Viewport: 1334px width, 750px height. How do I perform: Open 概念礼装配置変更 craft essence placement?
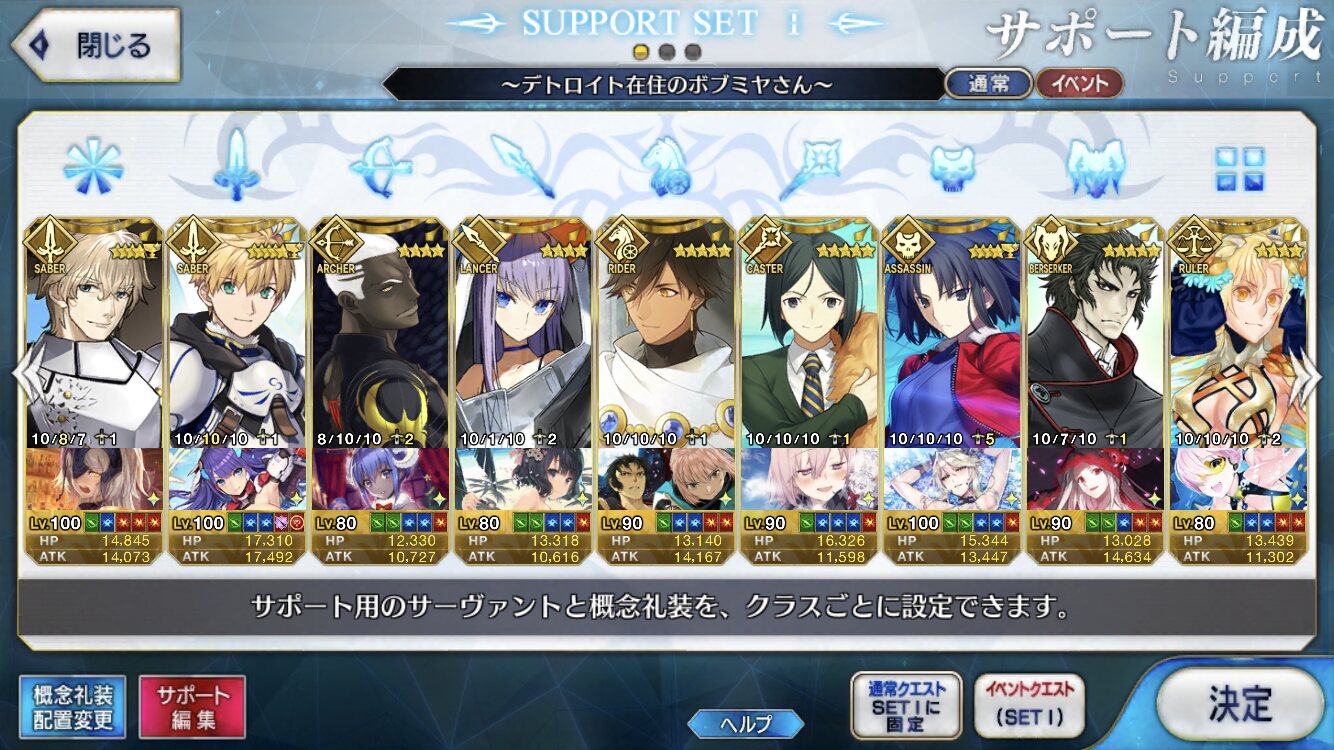click(x=72, y=706)
